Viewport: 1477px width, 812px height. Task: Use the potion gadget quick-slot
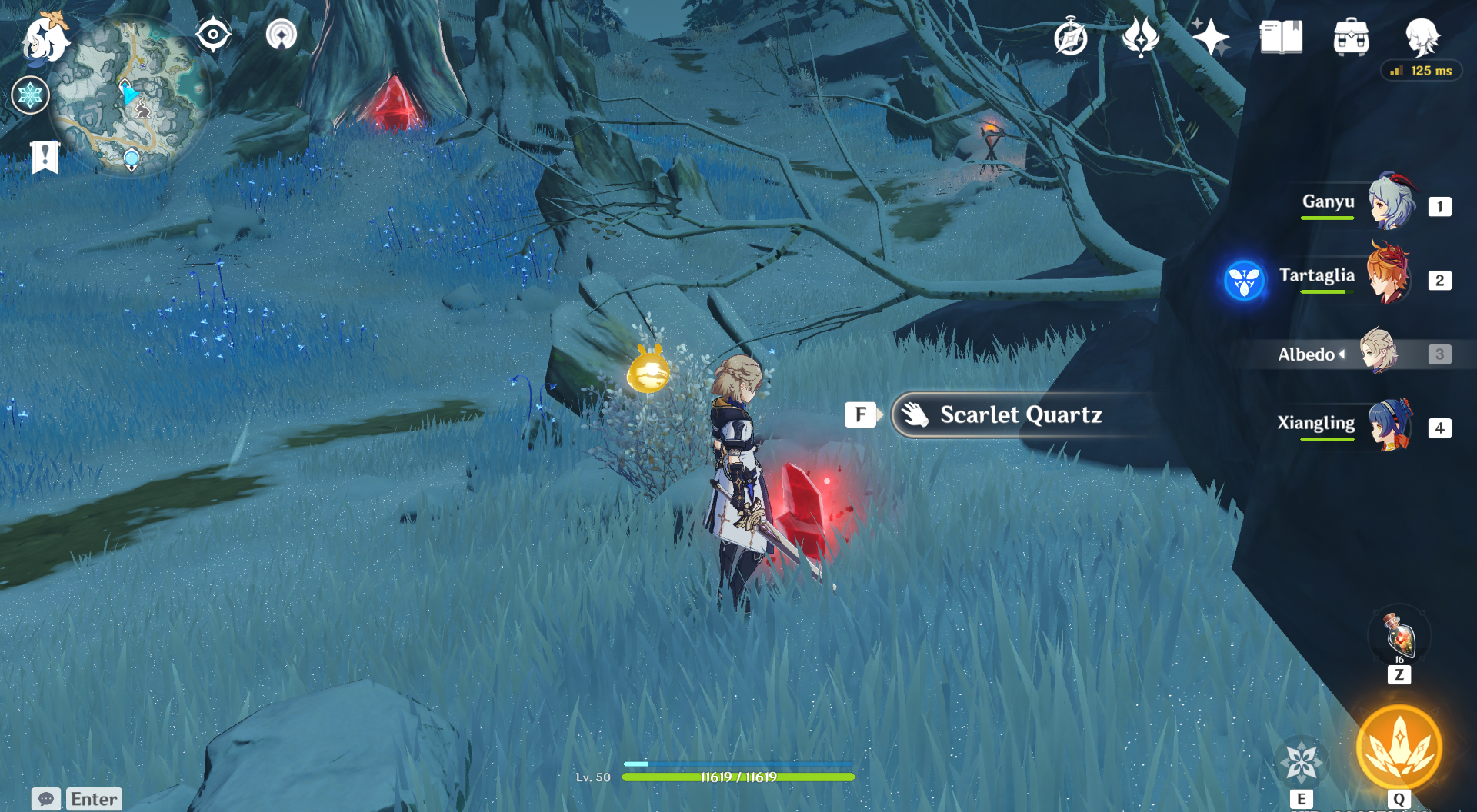click(x=1399, y=636)
